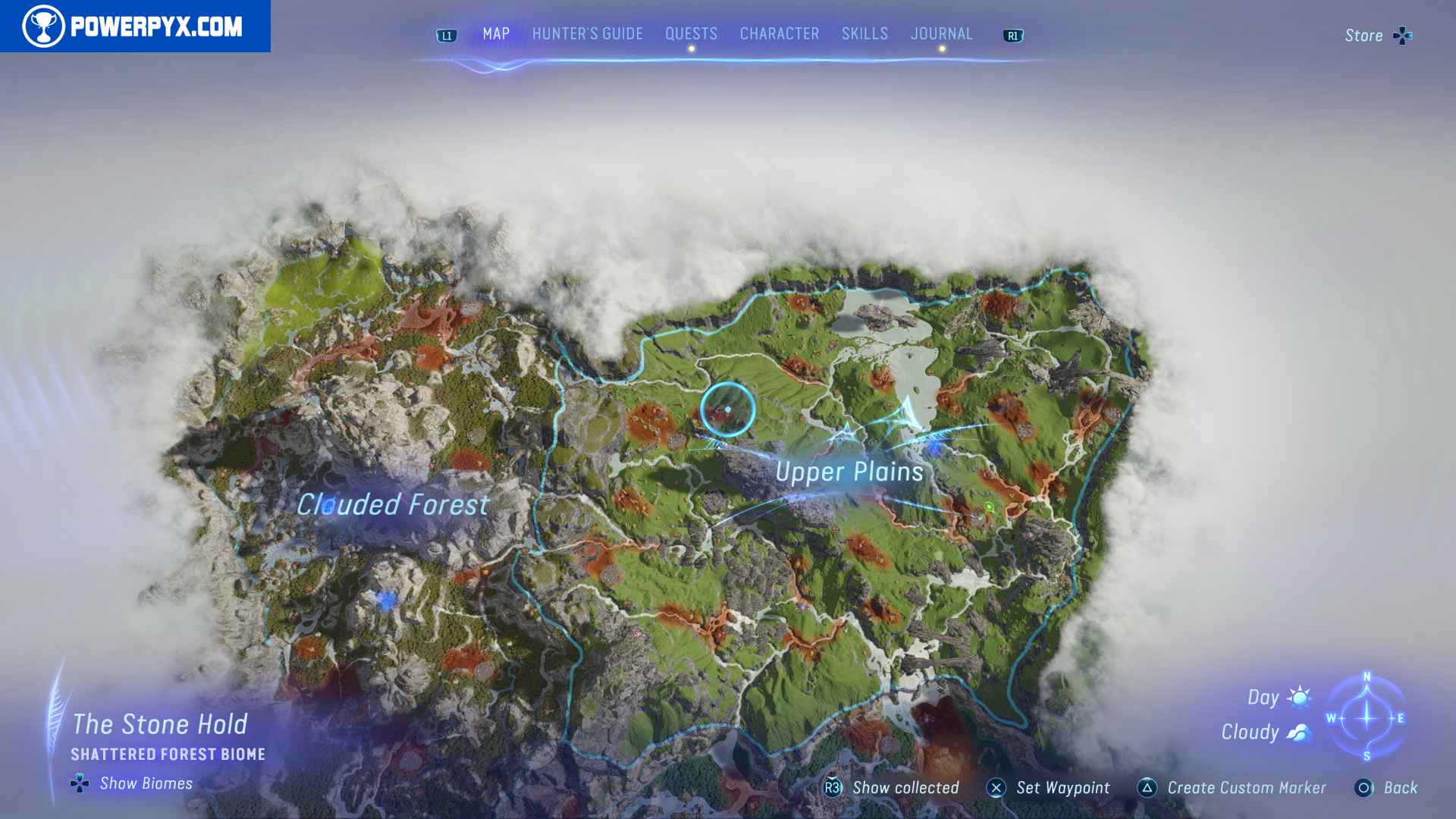The image size is (1456, 819).
Task: Open the JOURNAL tab
Action: click(x=942, y=33)
